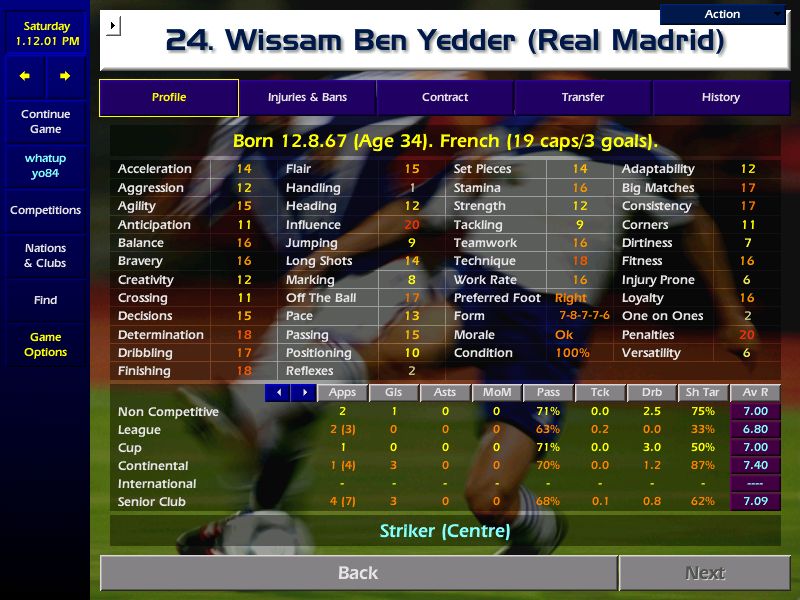This screenshot has width=800, height=600.
Task: Open the whatup yo84 manager menu
Action: [x=45, y=166]
